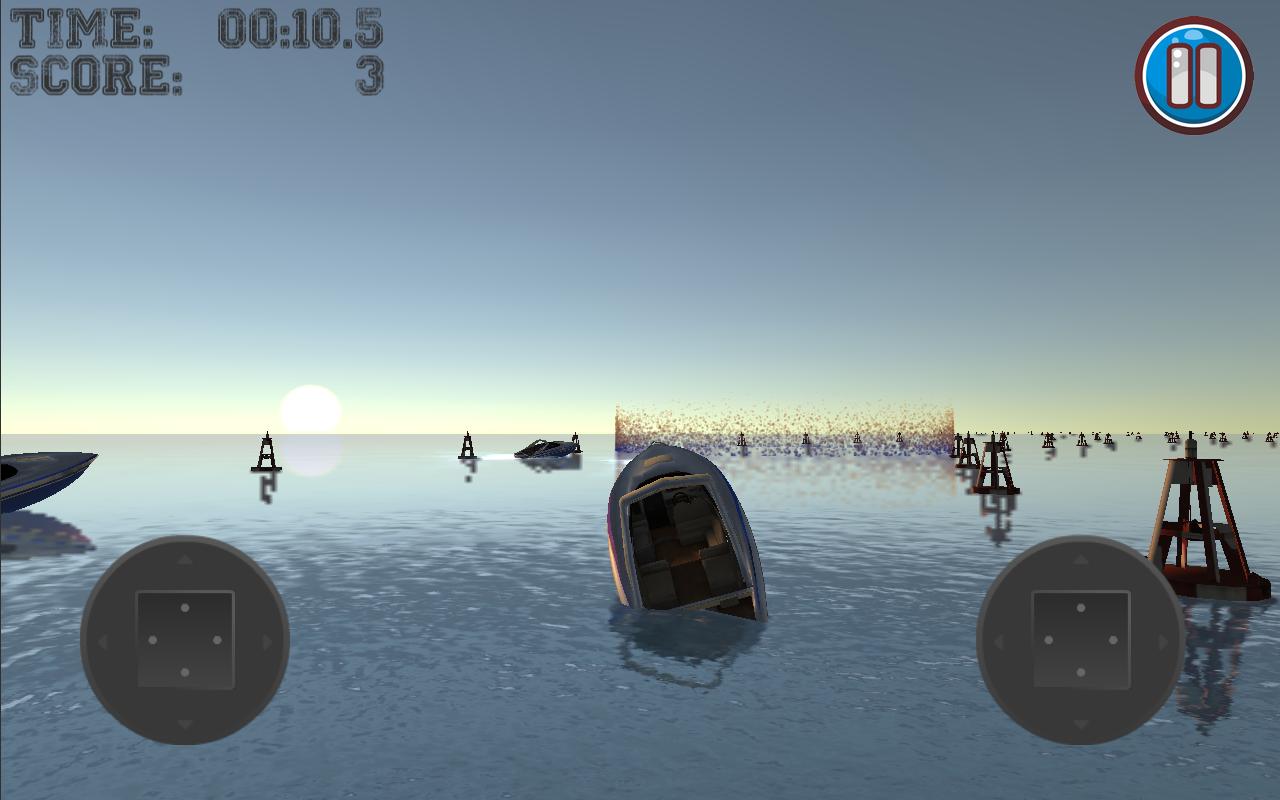Tap the black buoy left of the sun

click(x=264, y=455)
